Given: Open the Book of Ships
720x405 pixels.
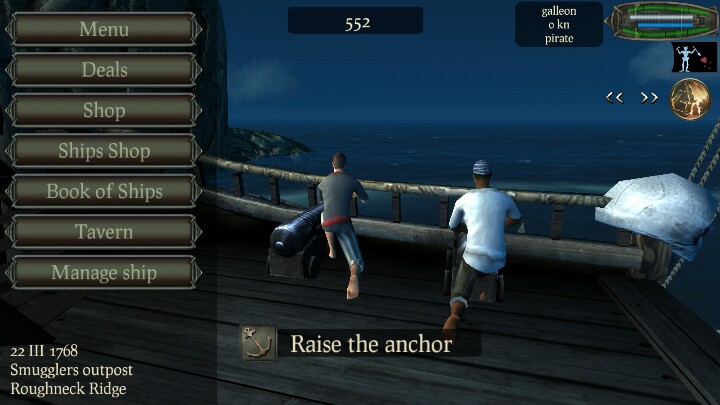Looking at the screenshot, I should click(104, 191).
